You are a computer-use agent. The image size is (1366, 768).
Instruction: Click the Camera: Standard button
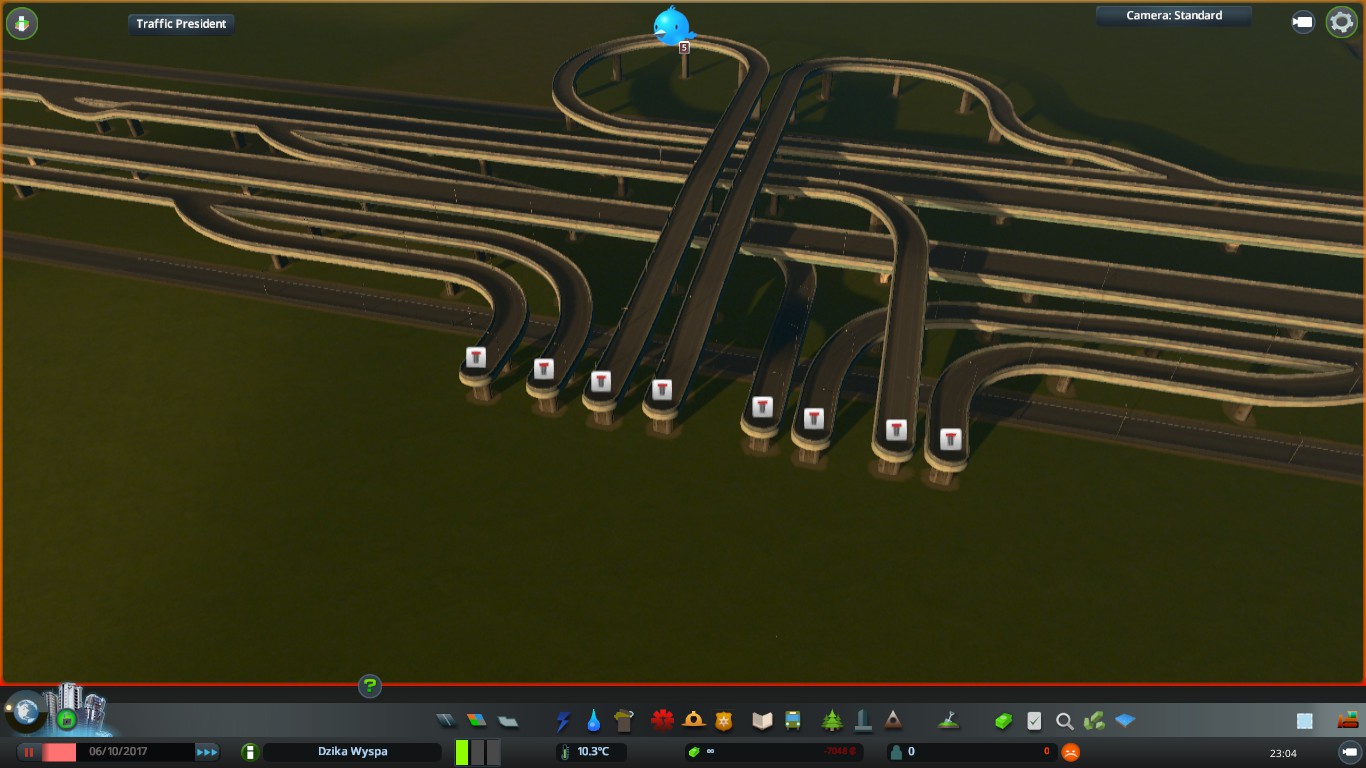[1173, 16]
